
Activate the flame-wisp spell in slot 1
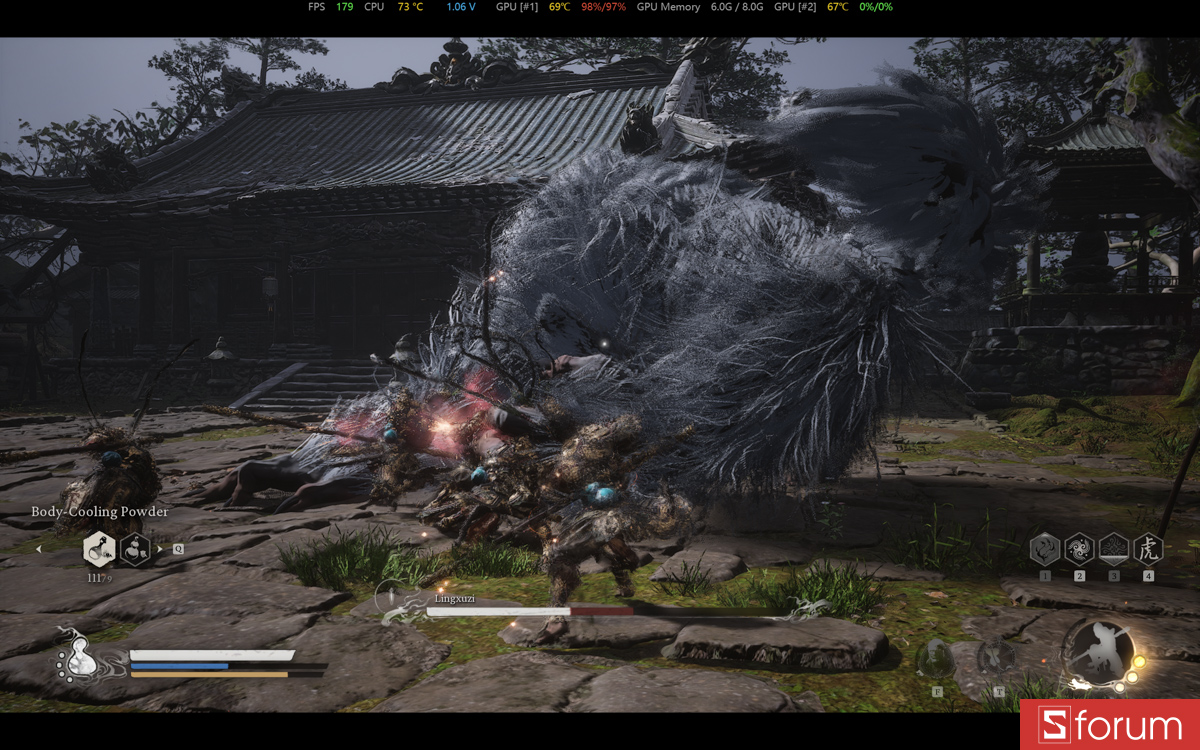point(1045,548)
